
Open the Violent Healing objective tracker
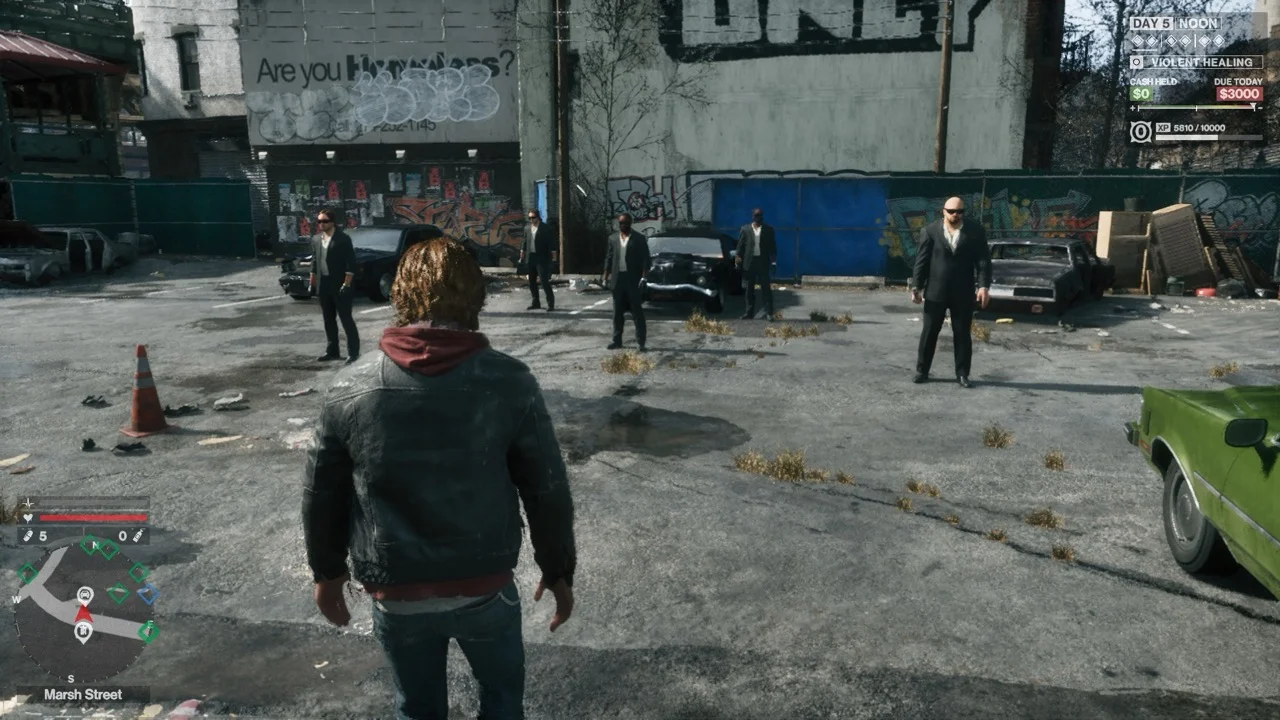[x=1196, y=62]
